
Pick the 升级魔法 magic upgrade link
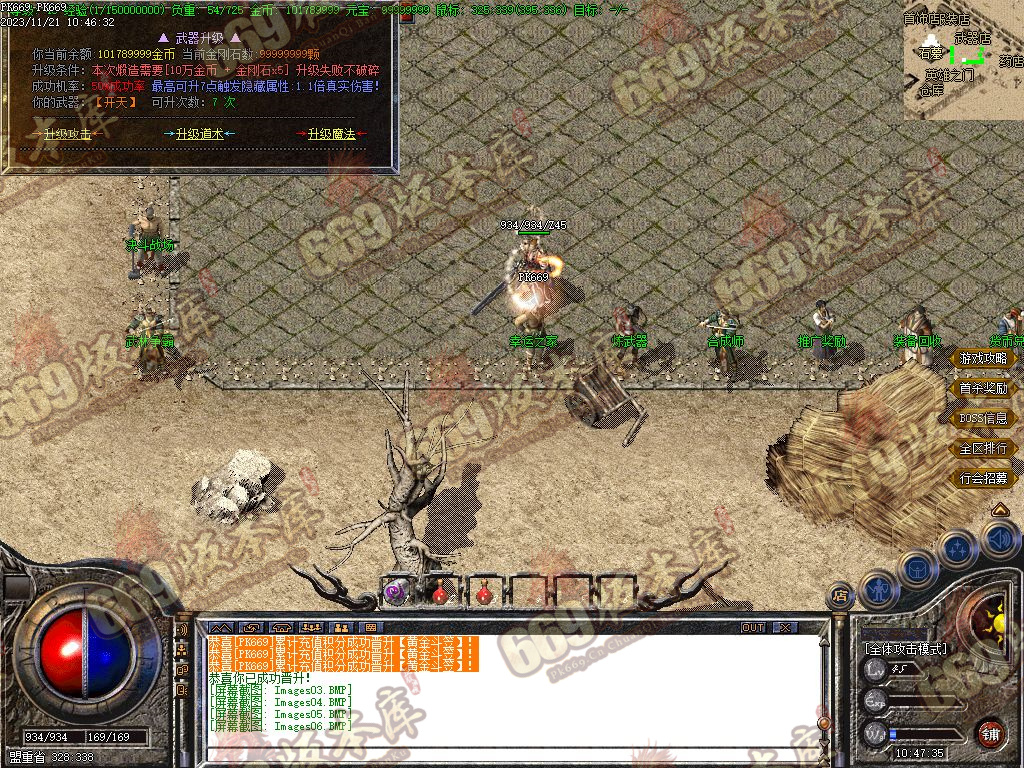[331, 134]
